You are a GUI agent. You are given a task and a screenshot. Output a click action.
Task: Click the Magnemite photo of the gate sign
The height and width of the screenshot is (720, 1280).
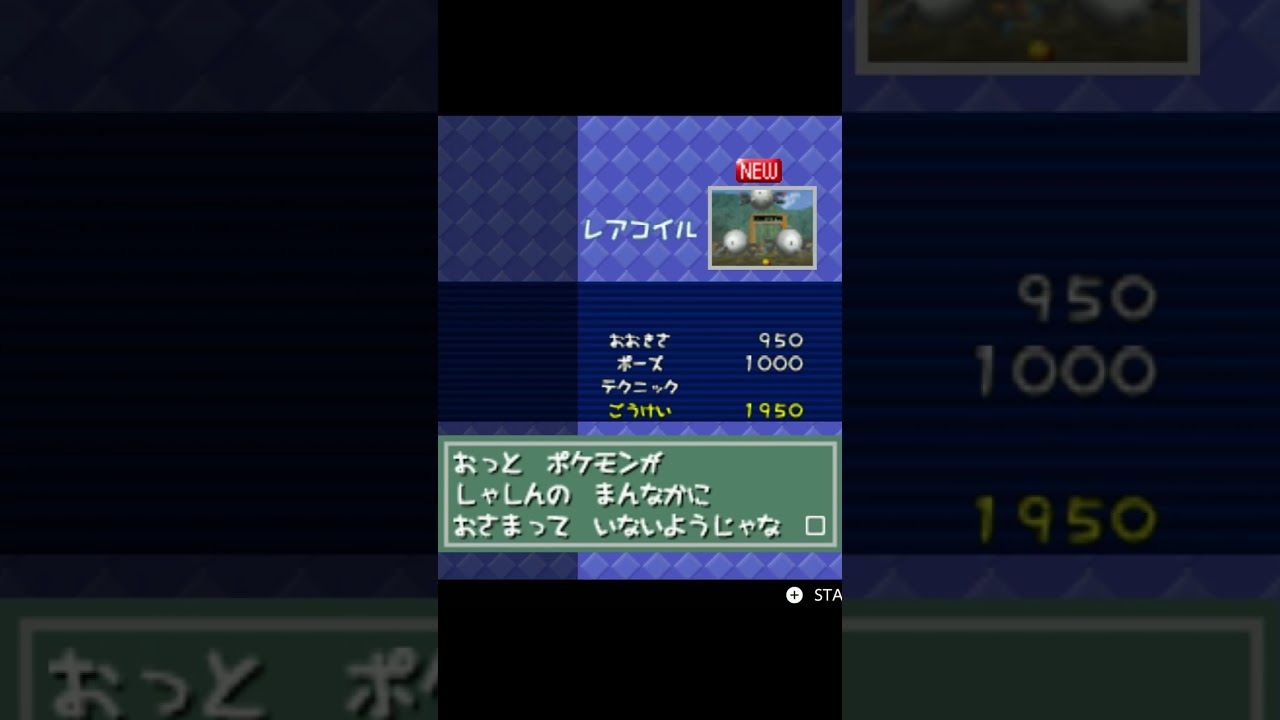[x=762, y=228]
